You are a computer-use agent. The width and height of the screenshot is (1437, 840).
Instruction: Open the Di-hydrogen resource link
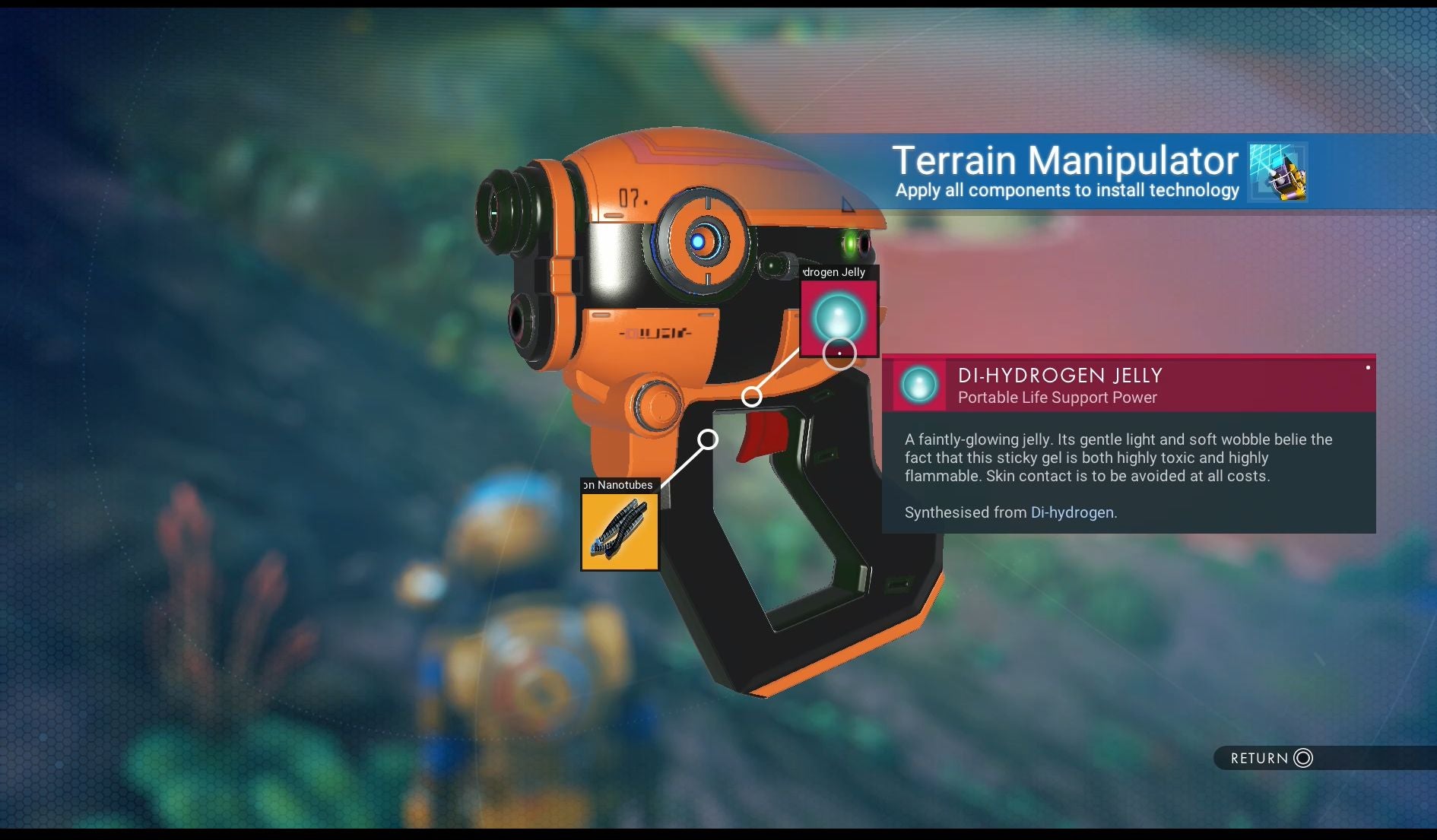click(1071, 512)
